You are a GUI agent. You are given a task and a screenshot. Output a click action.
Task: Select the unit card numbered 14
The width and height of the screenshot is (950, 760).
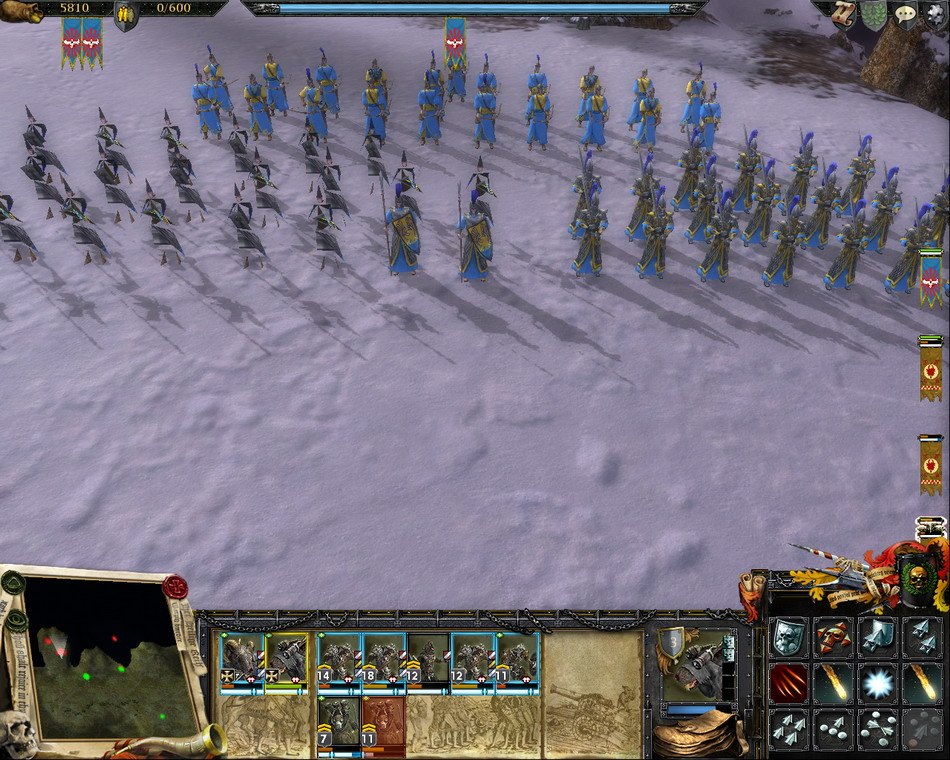click(x=340, y=661)
